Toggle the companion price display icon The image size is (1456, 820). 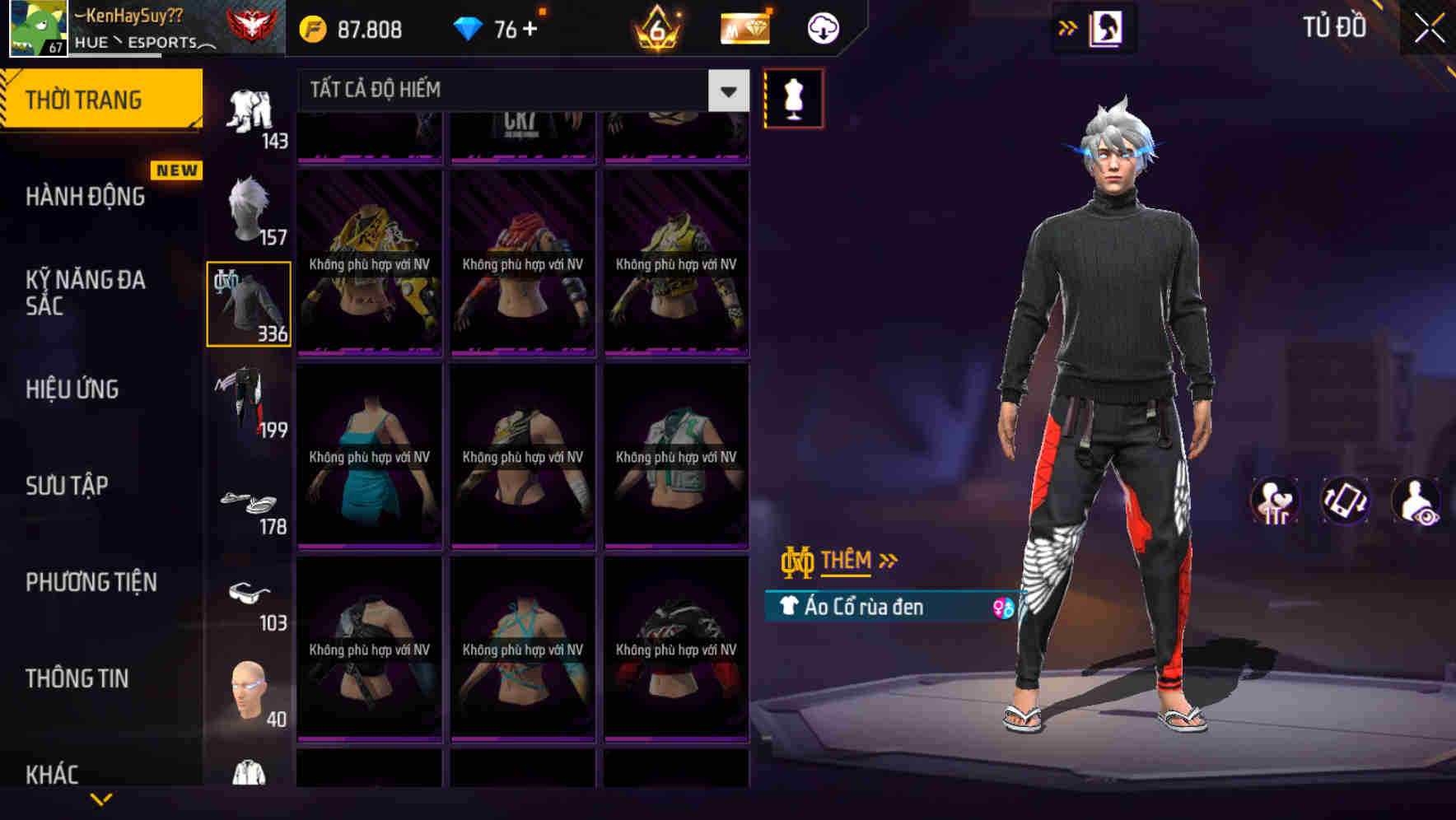pyautogui.click(x=1276, y=501)
